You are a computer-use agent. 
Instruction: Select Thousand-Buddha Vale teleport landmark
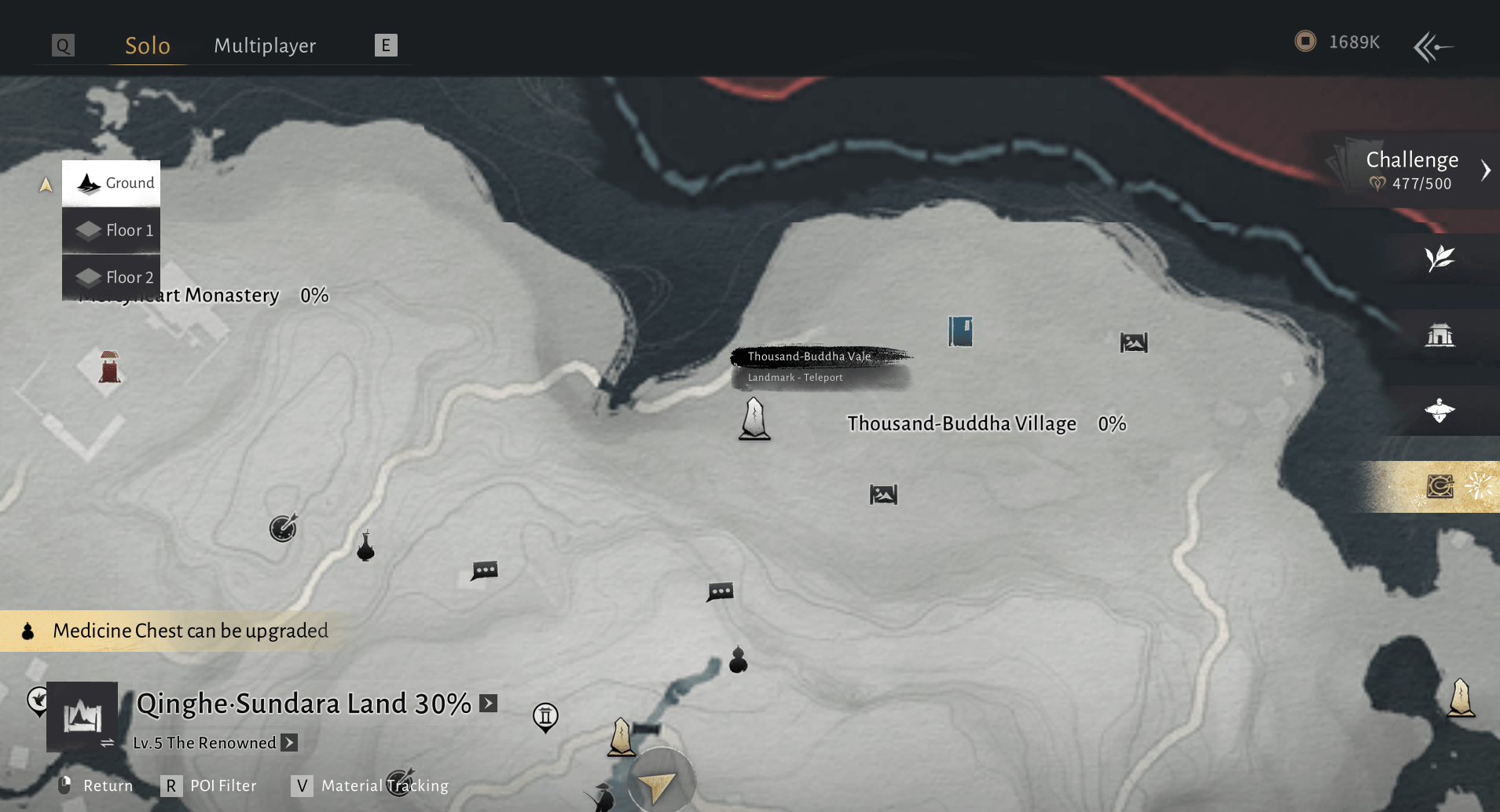[754, 419]
